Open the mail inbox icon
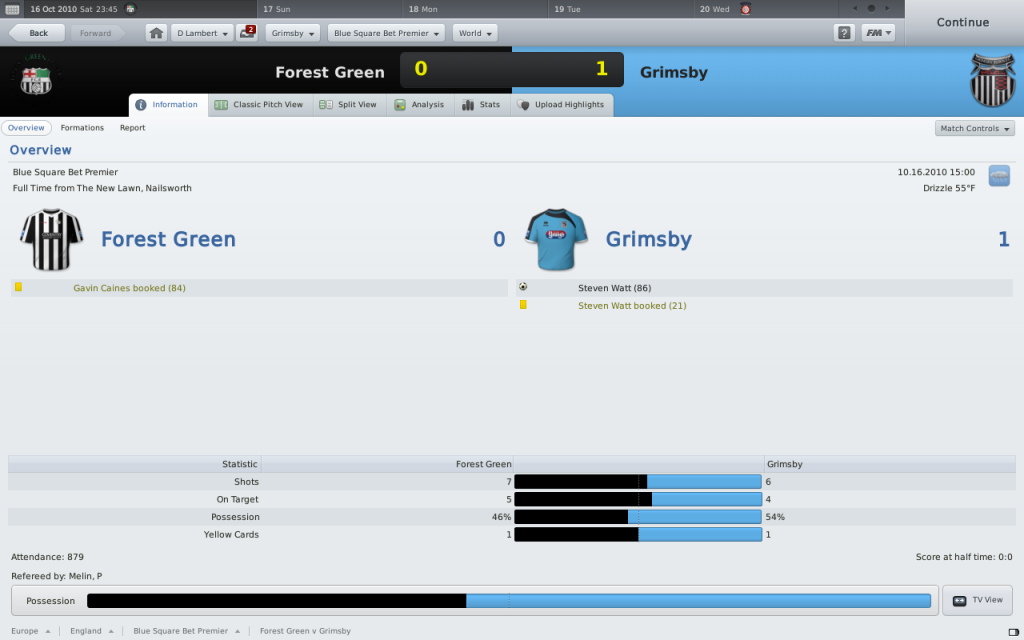Image resolution: width=1024 pixels, height=640 pixels. (248, 33)
